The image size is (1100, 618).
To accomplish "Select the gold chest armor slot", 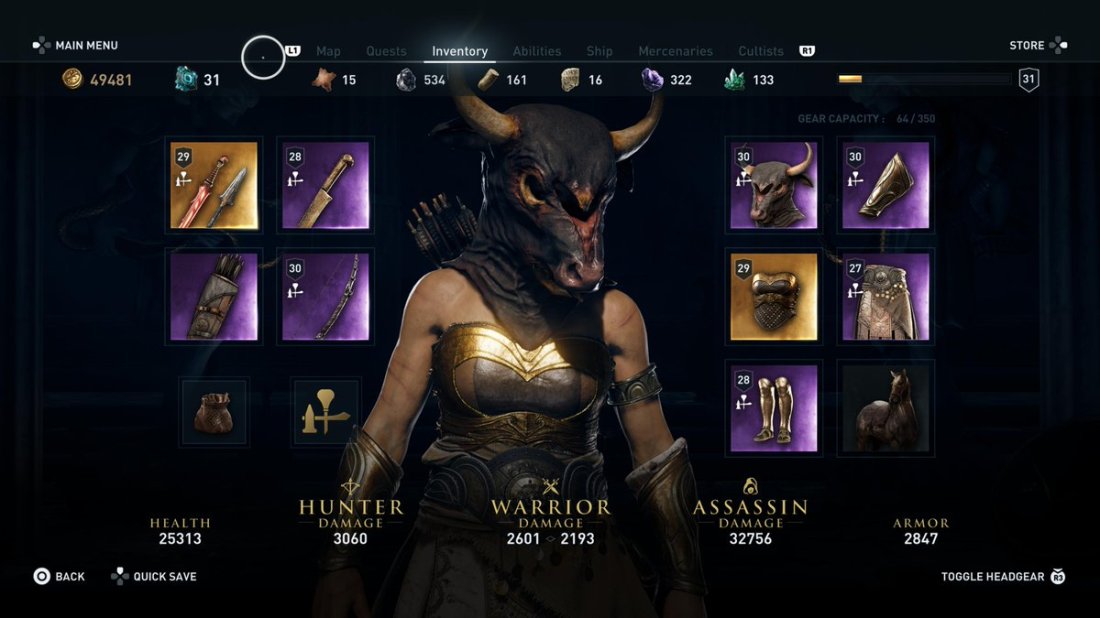I will coord(773,296).
